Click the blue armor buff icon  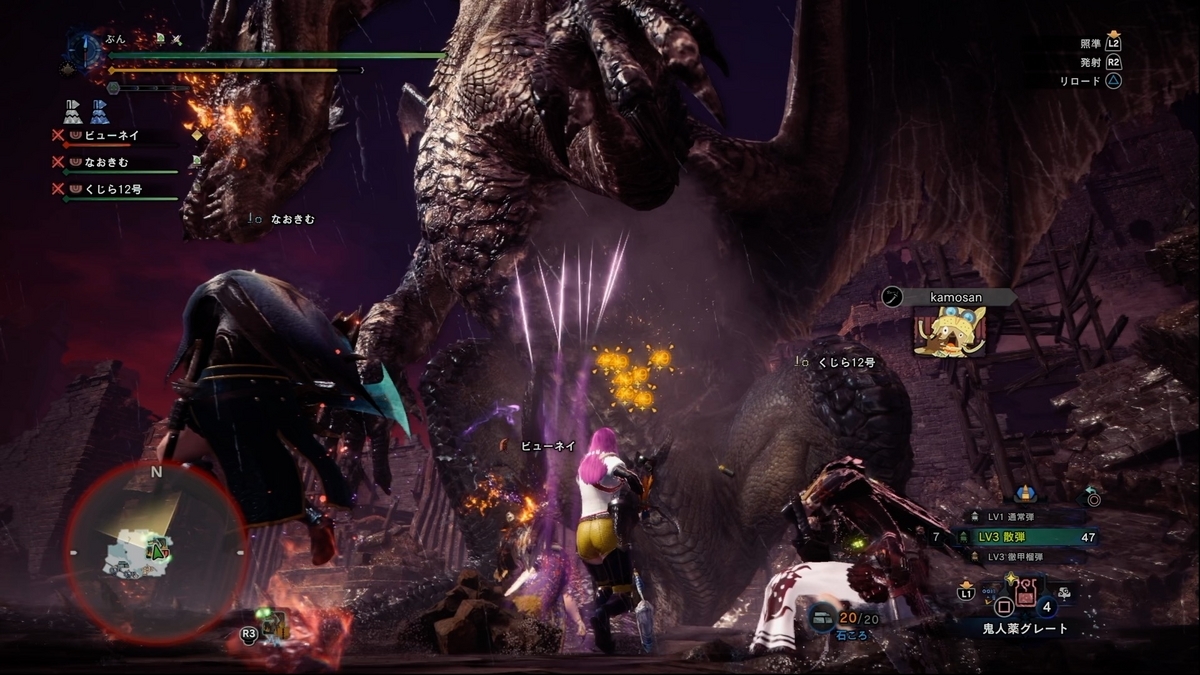(99, 111)
